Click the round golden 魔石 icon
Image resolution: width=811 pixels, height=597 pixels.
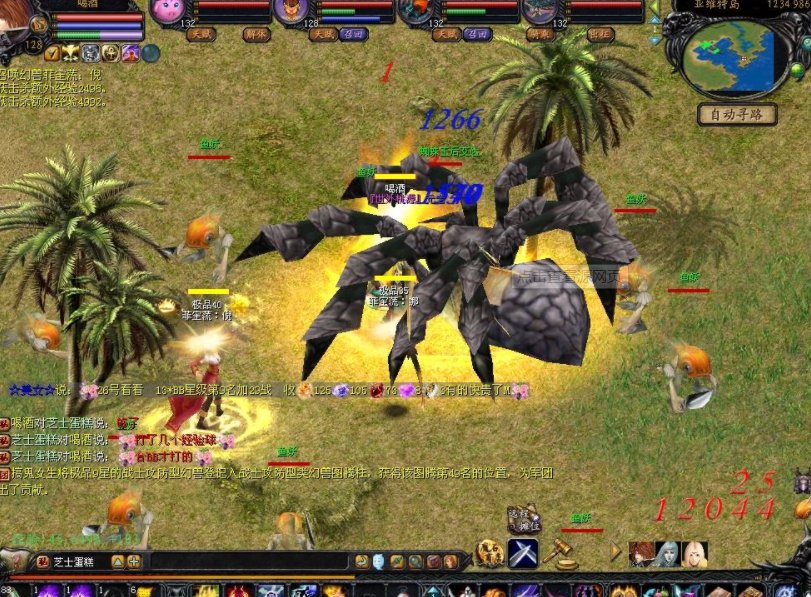(490, 552)
